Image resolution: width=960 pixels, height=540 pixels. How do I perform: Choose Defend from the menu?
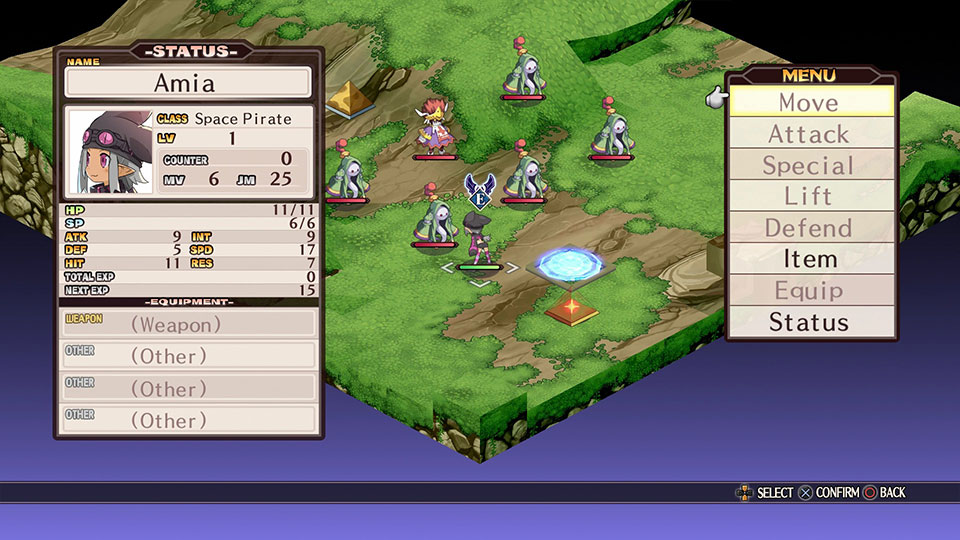coord(810,228)
